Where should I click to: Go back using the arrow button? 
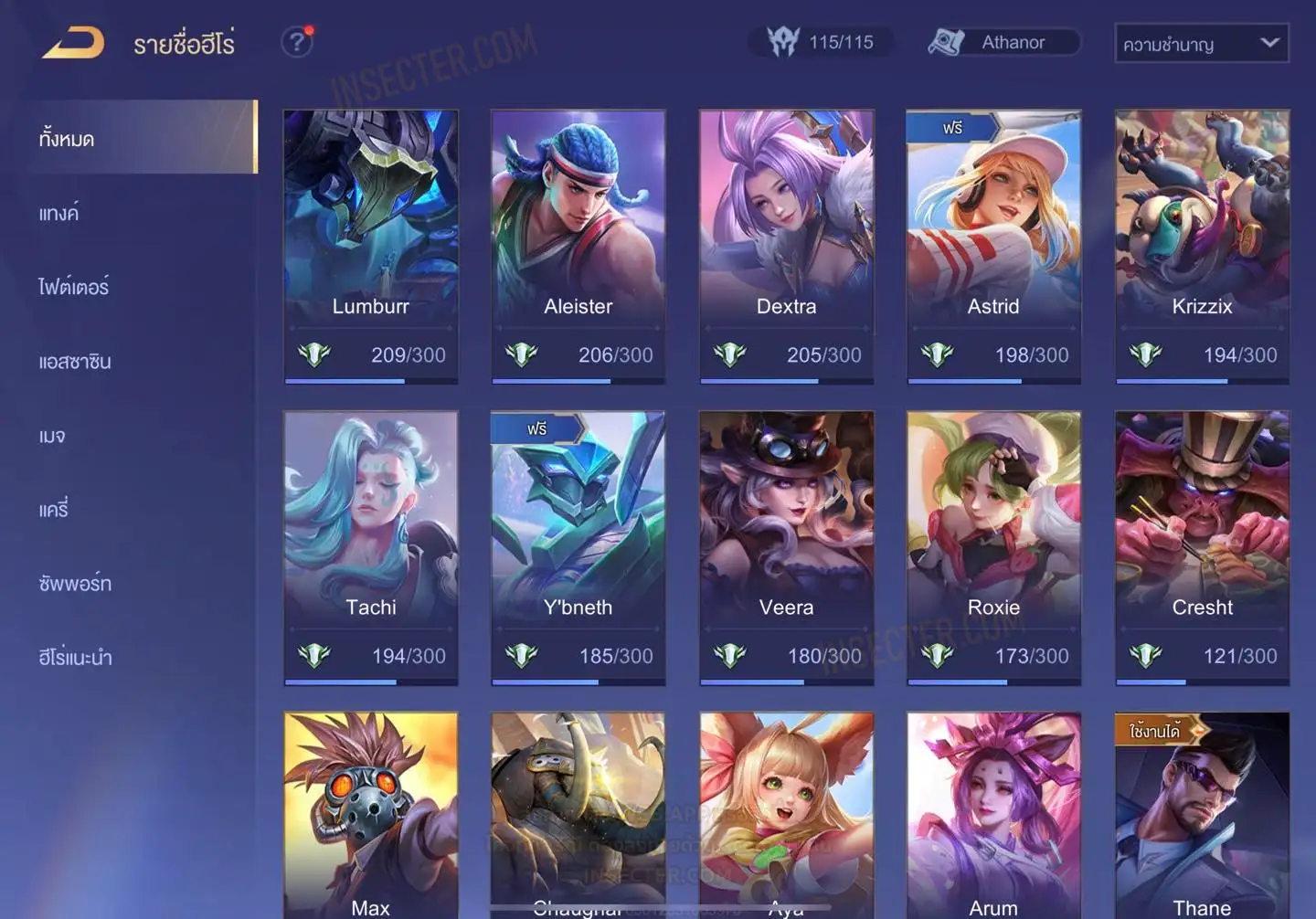pyautogui.click(x=73, y=43)
